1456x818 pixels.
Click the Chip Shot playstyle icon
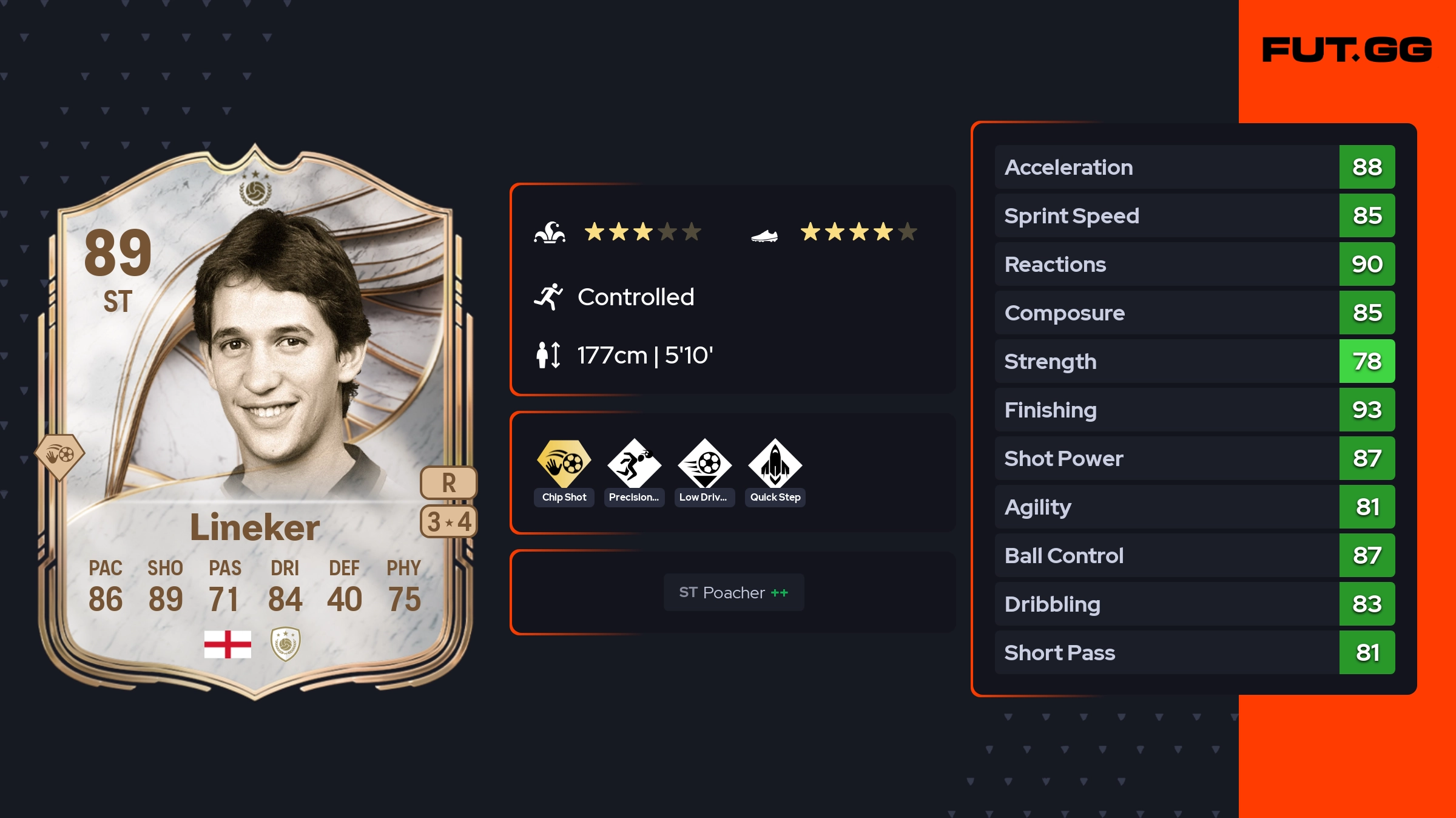564,464
